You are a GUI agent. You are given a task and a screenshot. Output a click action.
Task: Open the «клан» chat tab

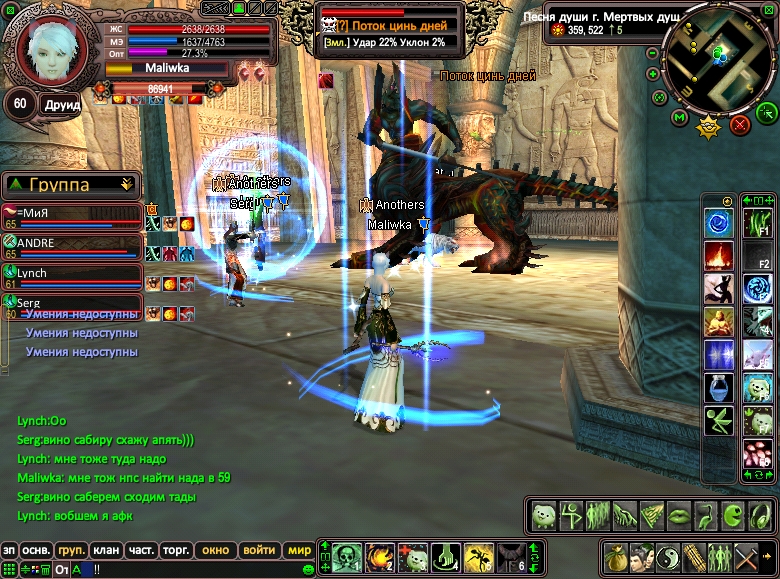[x=105, y=550]
